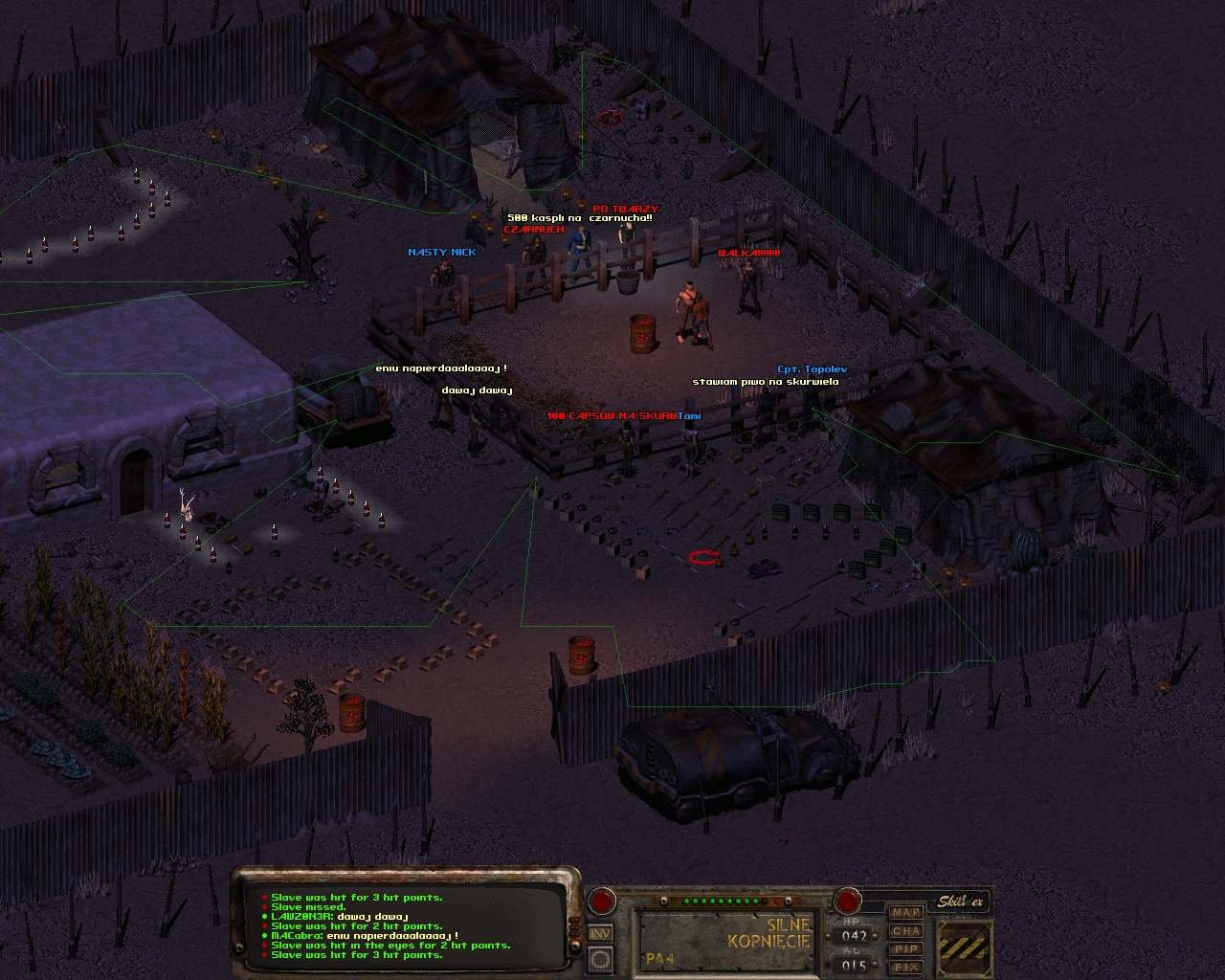Click the hazard-striped panel beside FIX
The width and height of the screenshot is (1225, 980).
click(x=965, y=947)
